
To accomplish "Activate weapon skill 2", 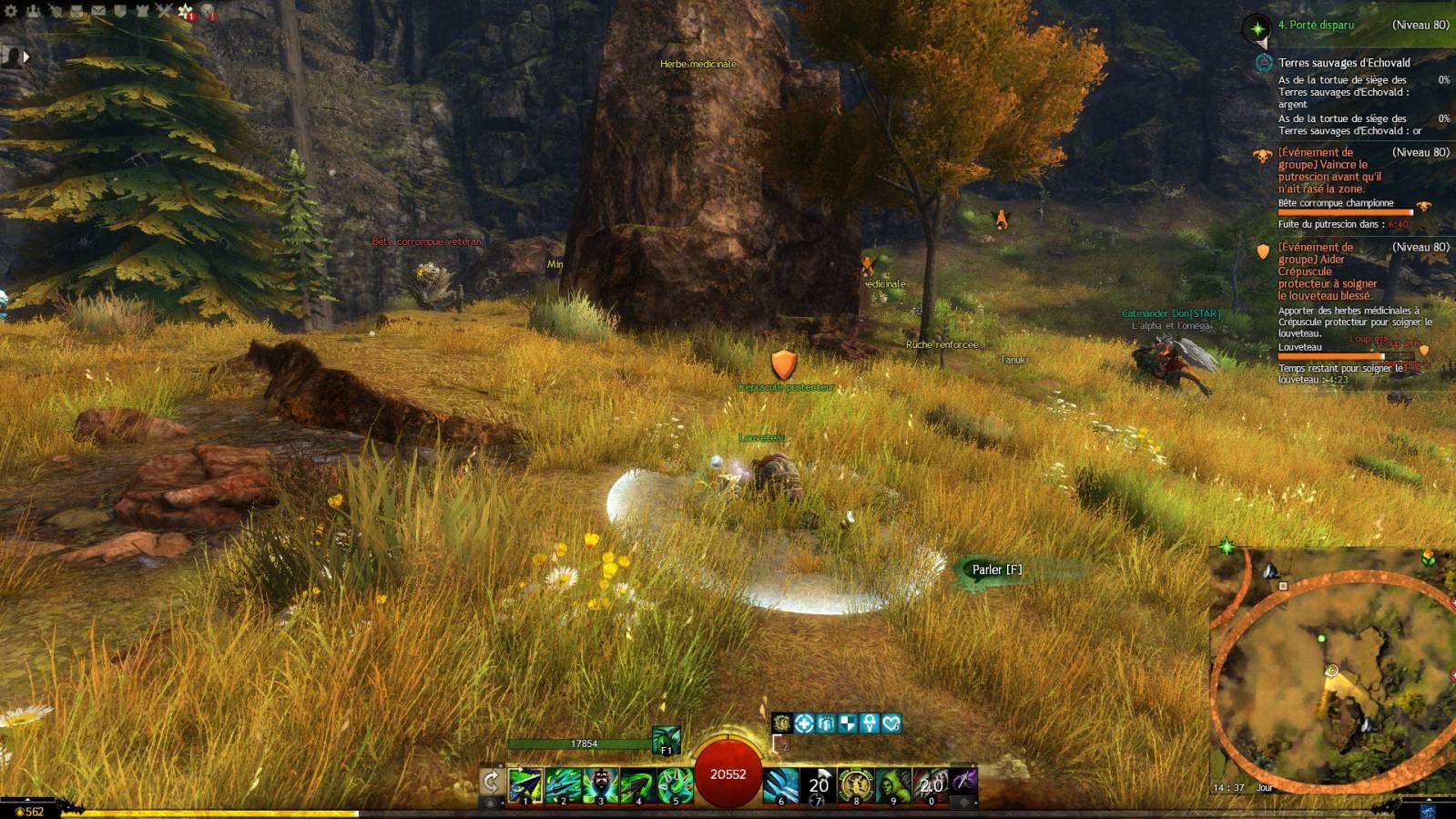I will pos(563,784).
